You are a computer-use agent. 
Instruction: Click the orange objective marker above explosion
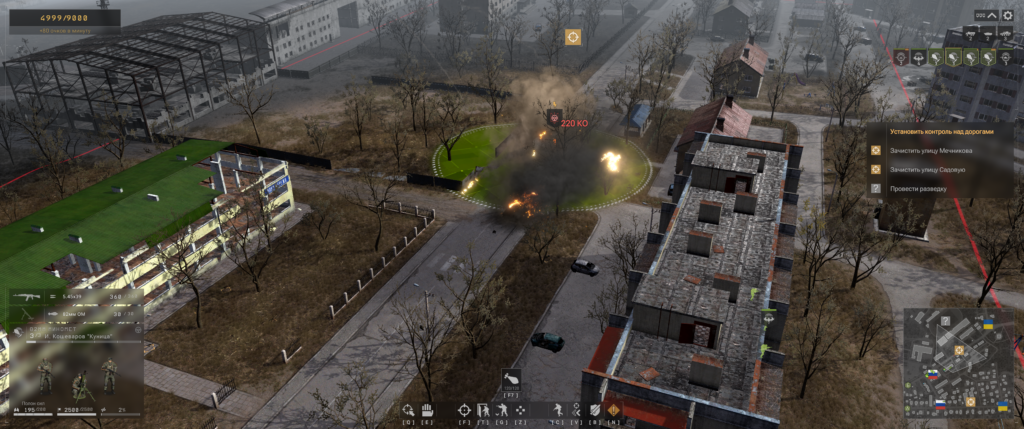tap(573, 37)
